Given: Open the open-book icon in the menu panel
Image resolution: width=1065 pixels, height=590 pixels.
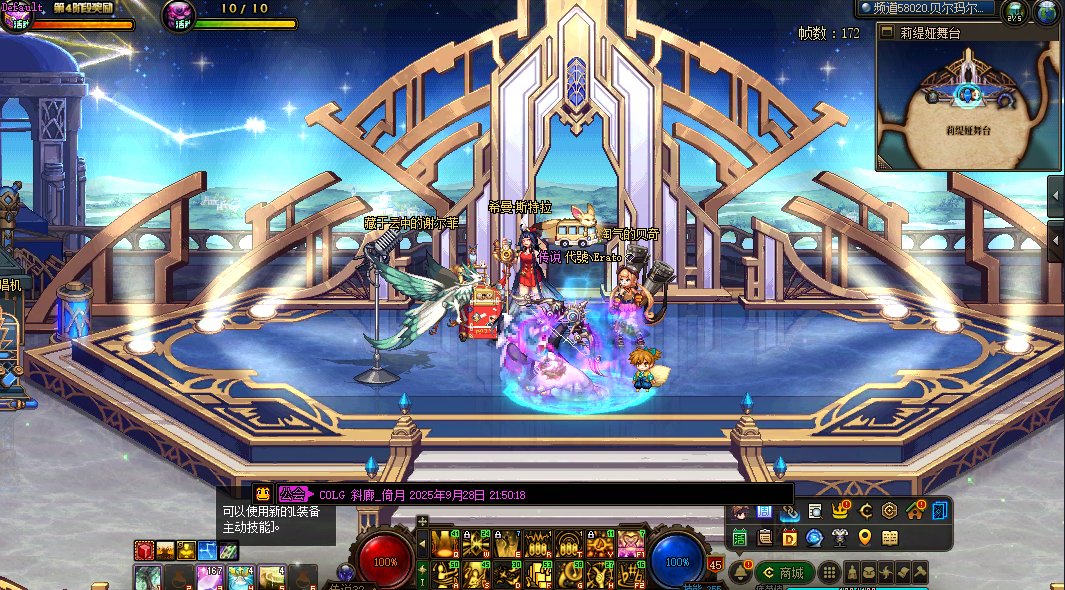Looking at the screenshot, I should pos(890,537).
